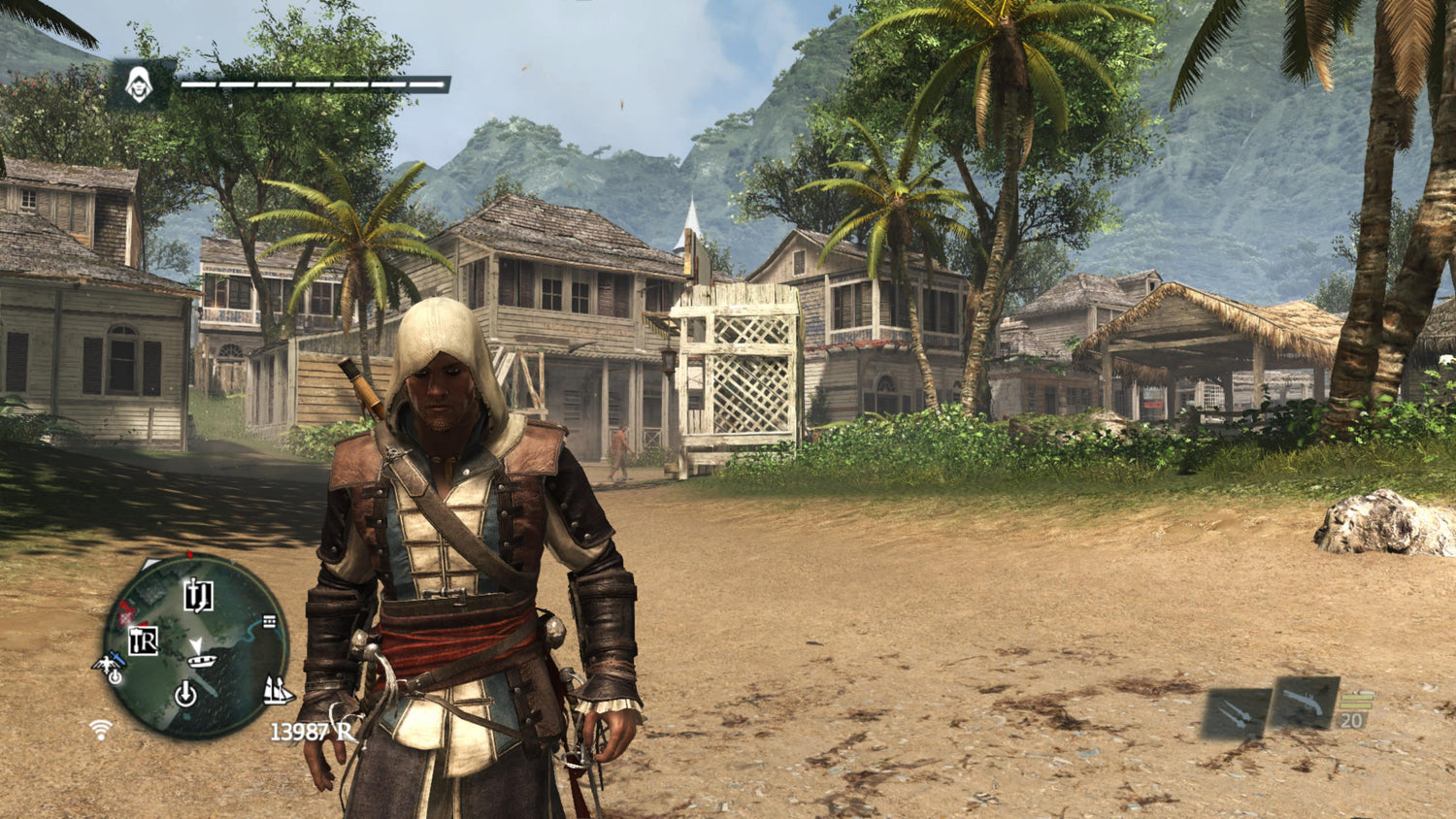Viewport: 1456px width, 819px height.
Task: Select the hidden blades weapon slot
Action: click(x=1236, y=714)
